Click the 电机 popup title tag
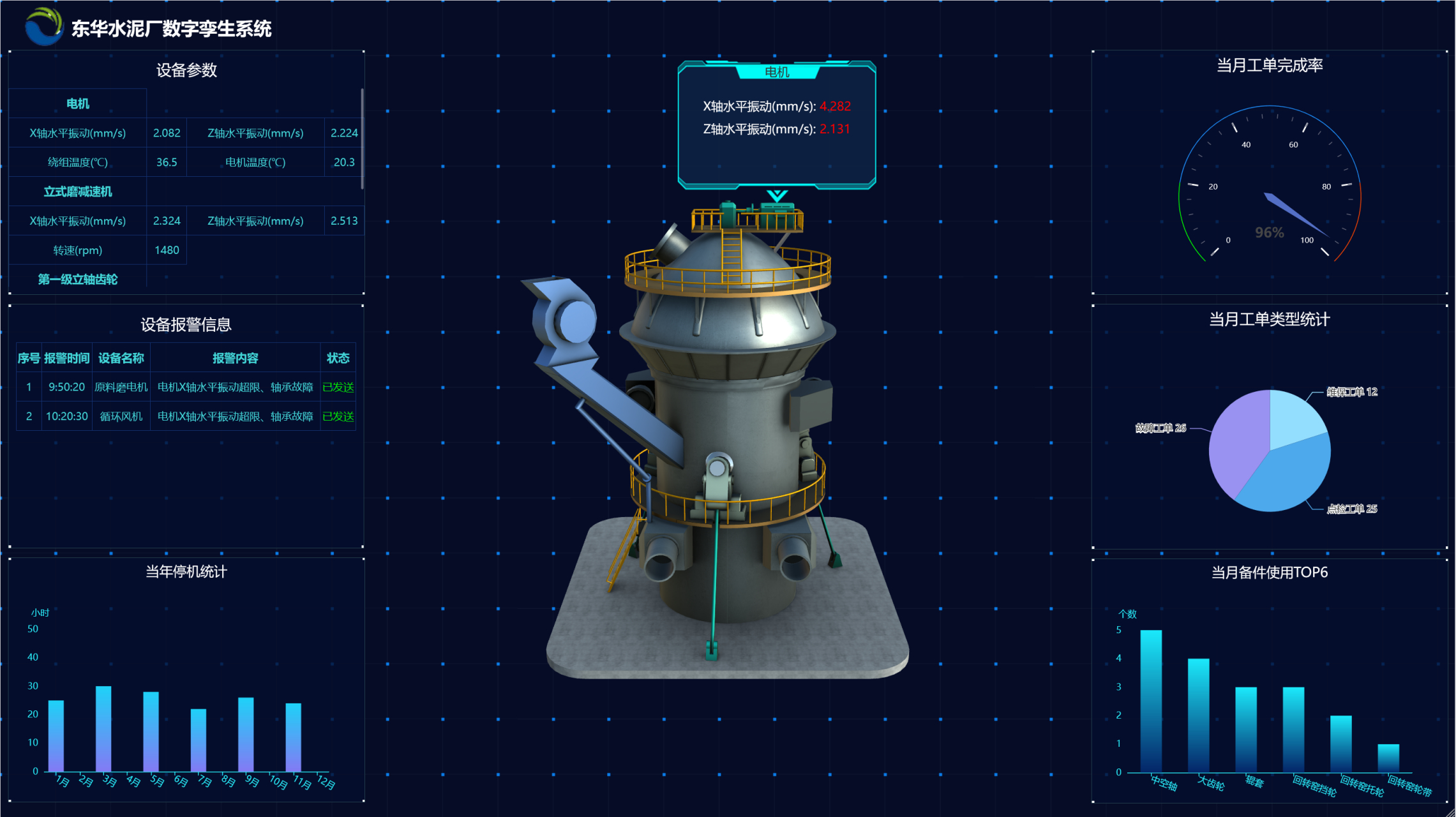The image size is (1456, 817). [777, 72]
